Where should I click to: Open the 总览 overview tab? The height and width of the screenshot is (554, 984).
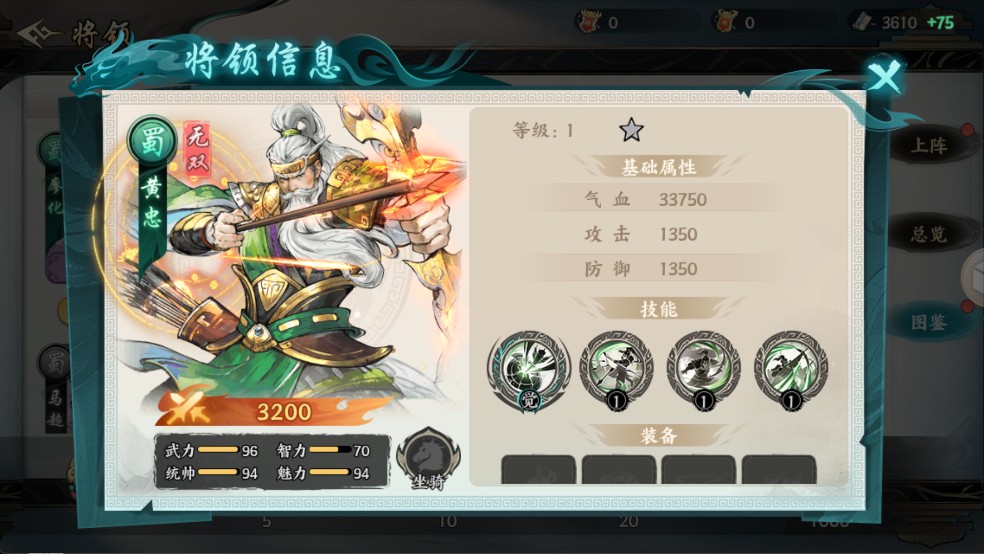coord(929,235)
